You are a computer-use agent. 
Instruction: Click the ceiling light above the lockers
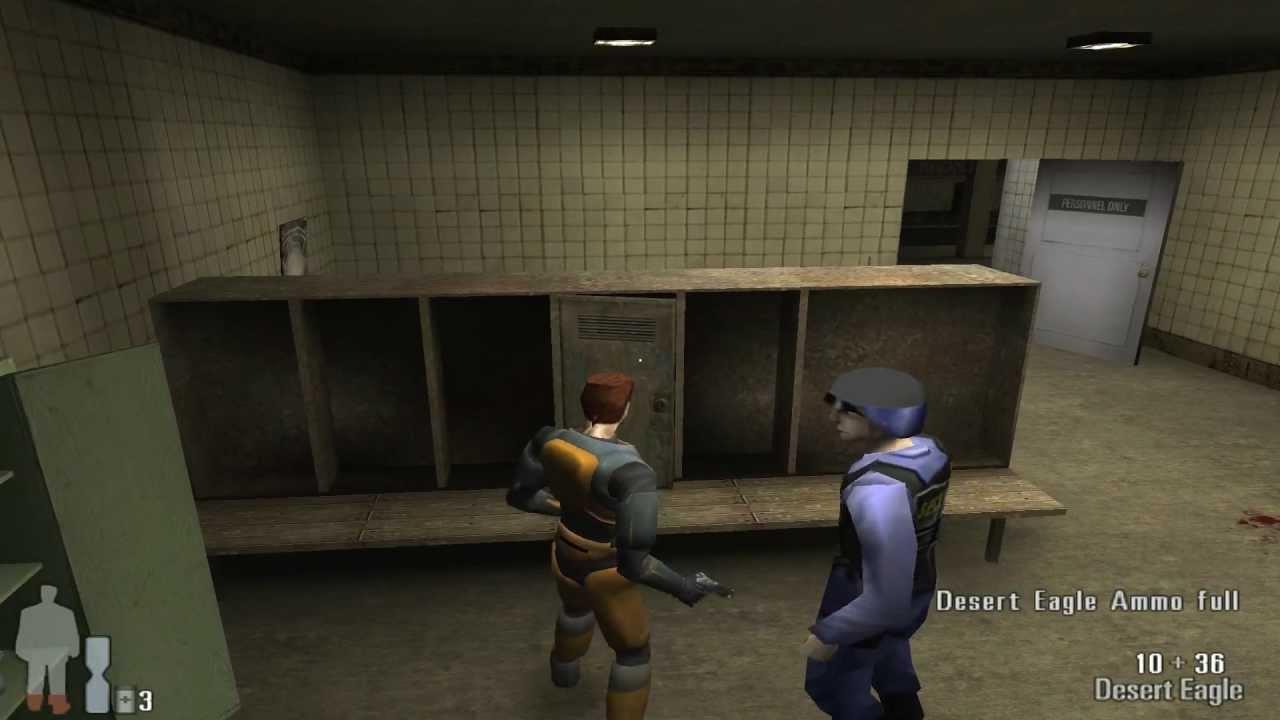[625, 34]
